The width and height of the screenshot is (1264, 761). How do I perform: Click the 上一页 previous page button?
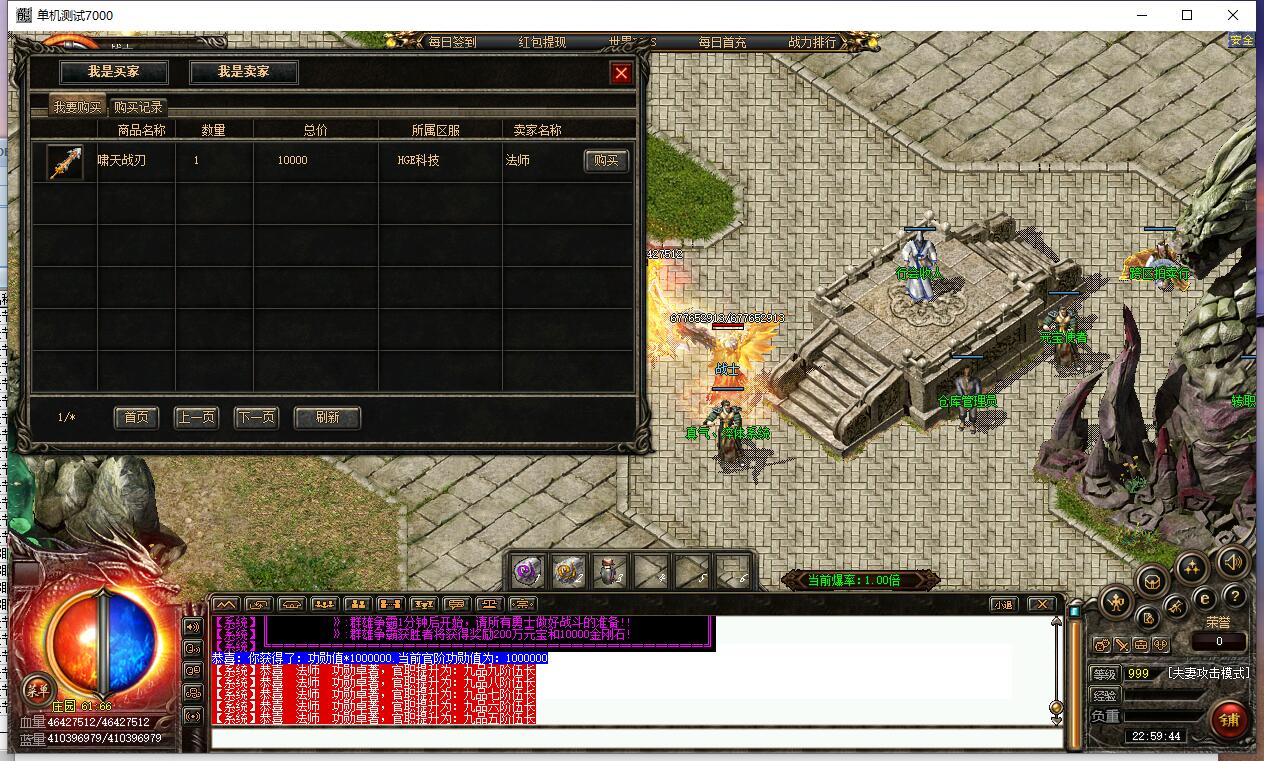tap(196, 417)
